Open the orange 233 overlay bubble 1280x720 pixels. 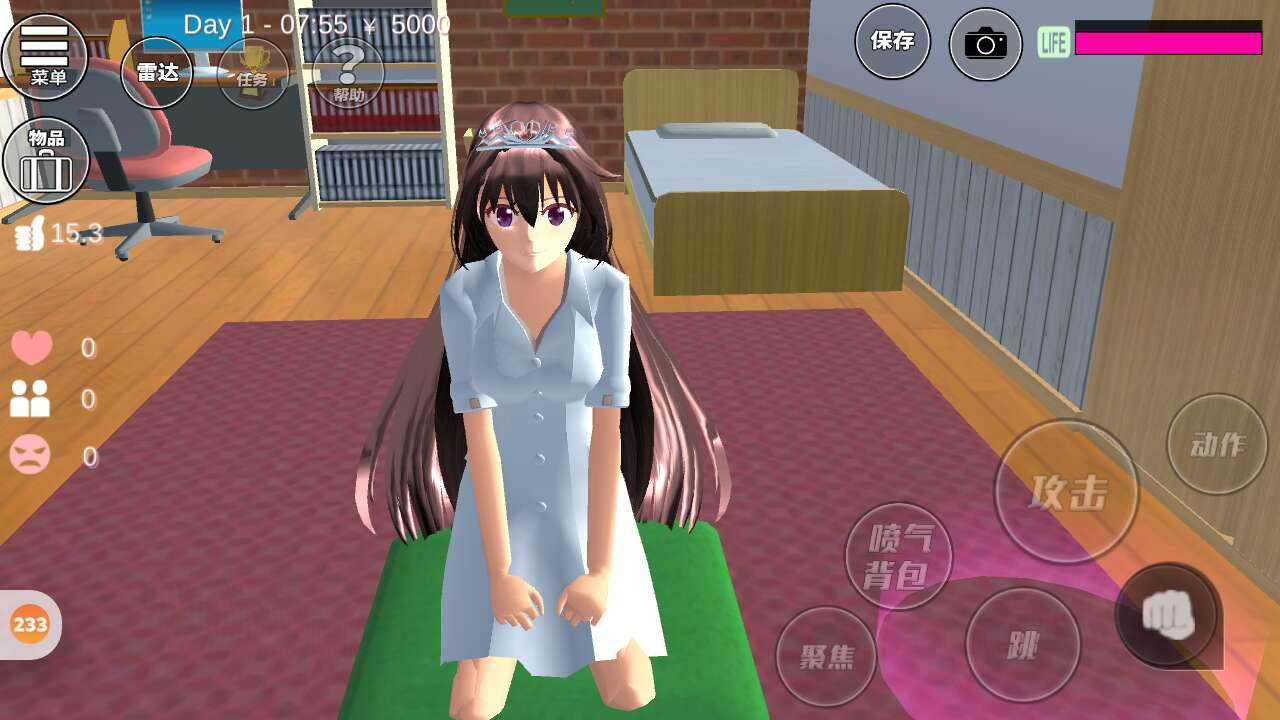[x=30, y=625]
